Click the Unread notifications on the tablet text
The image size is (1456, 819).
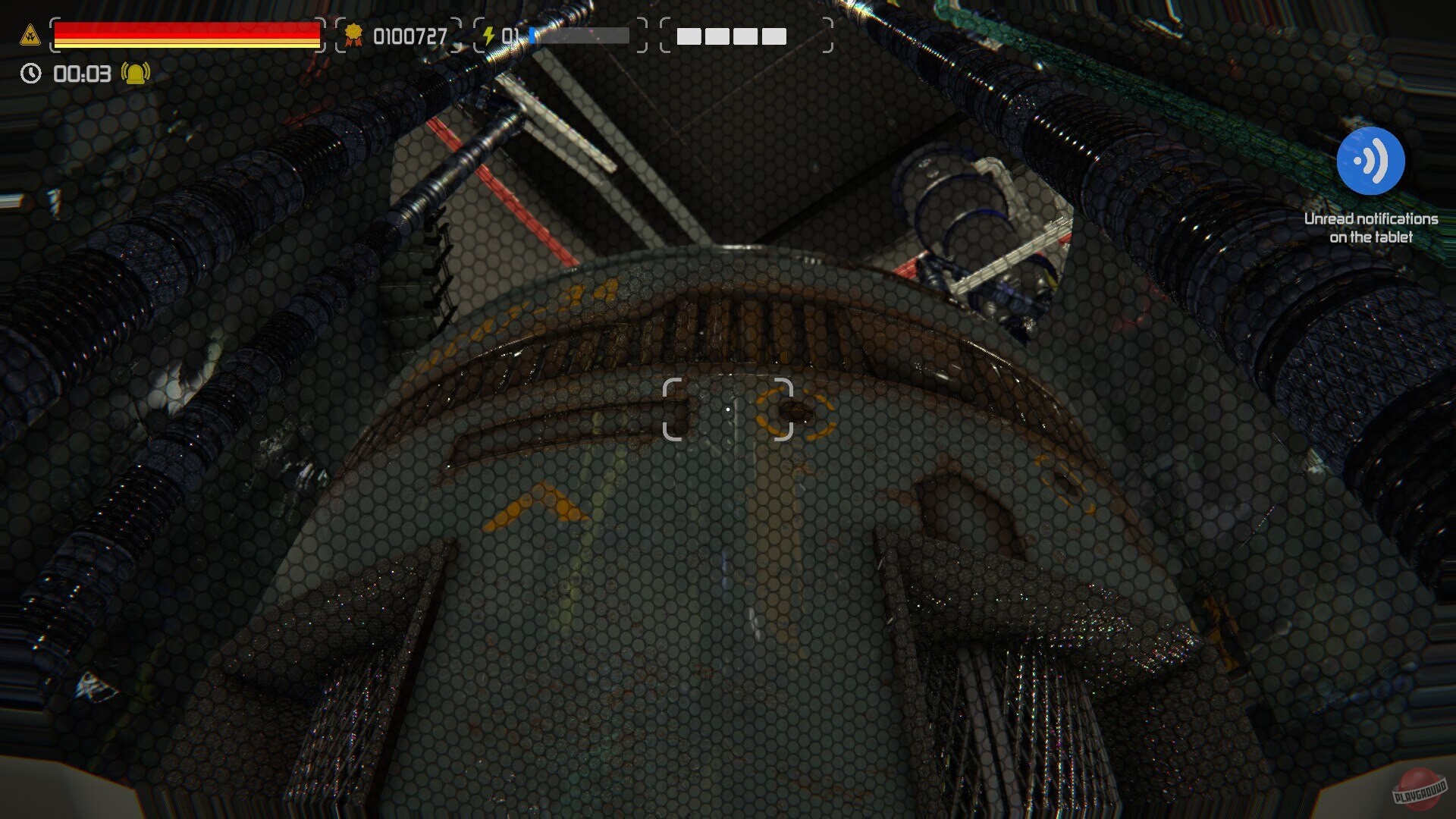pos(1370,227)
